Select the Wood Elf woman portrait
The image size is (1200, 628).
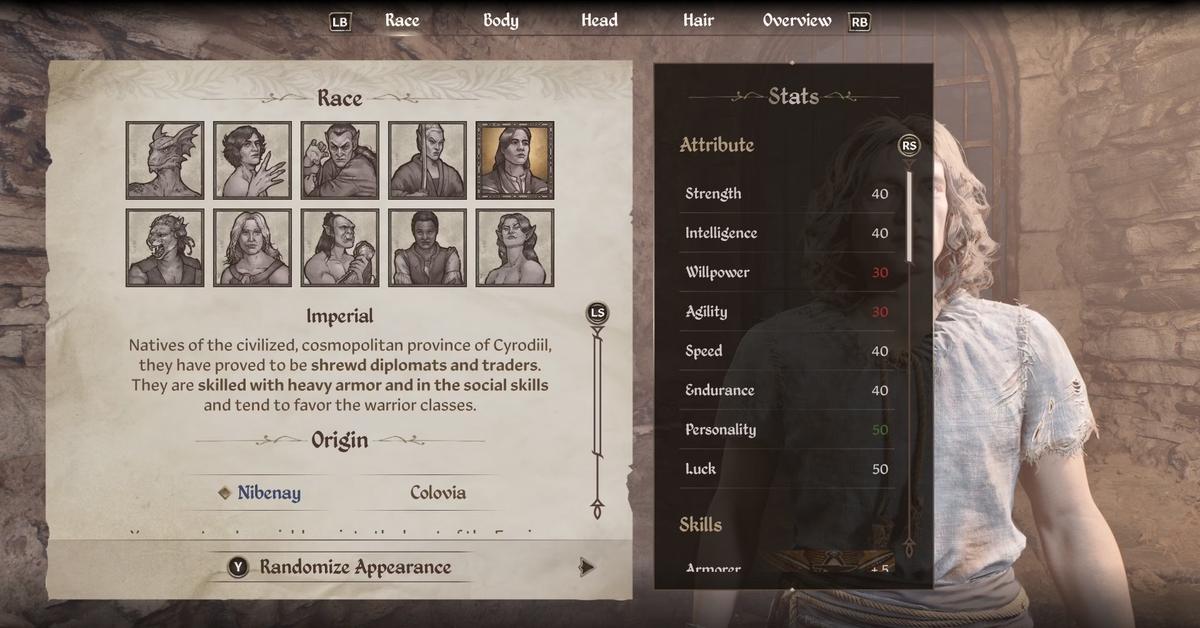(515, 247)
